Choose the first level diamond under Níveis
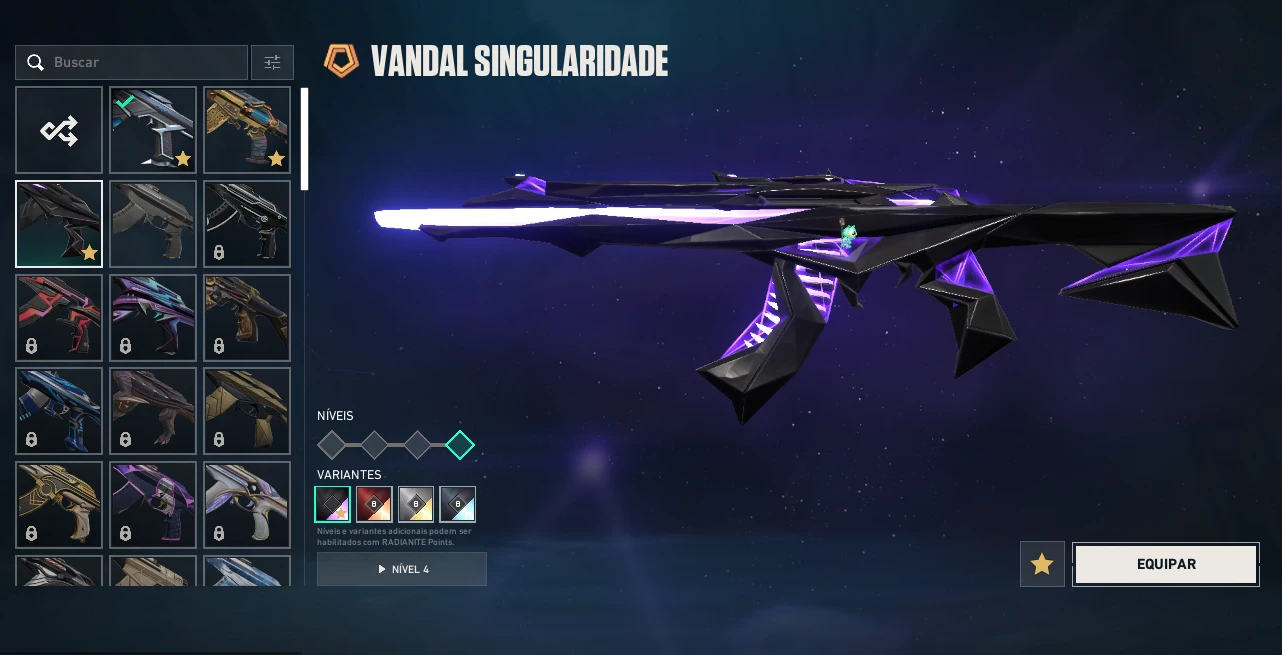Image resolution: width=1282 pixels, height=655 pixels. click(331, 444)
